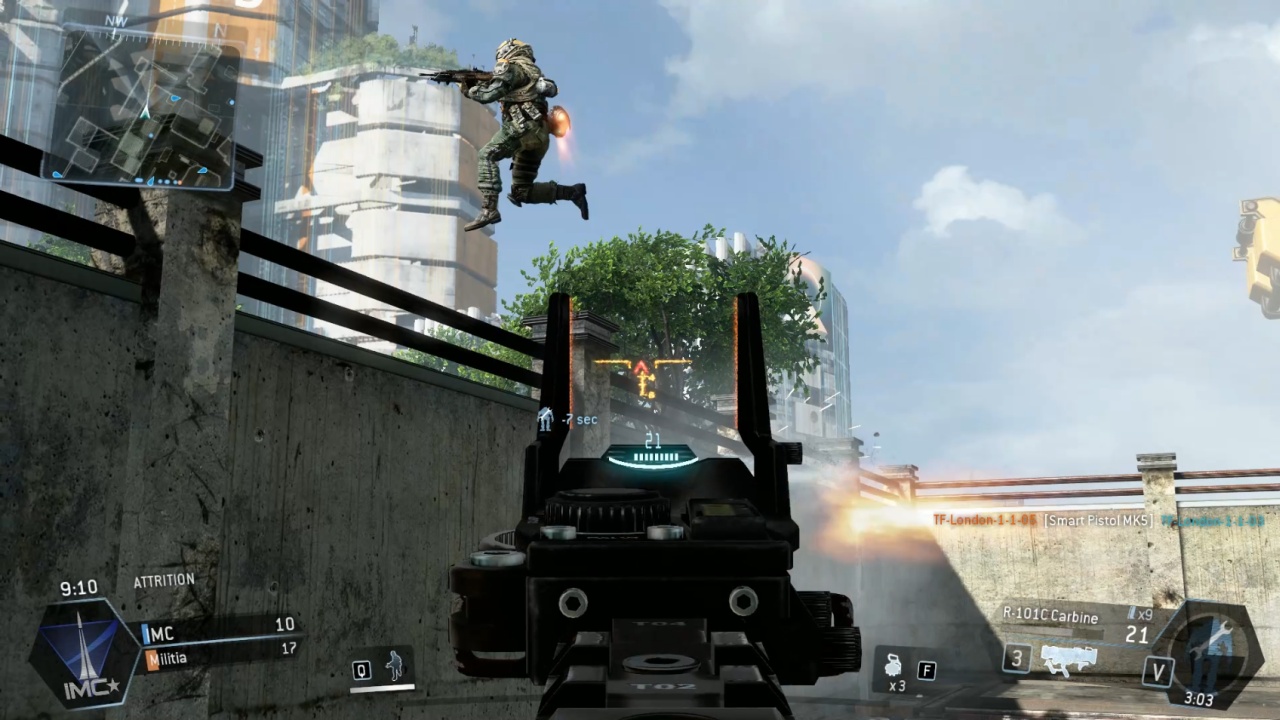Toggle the Q key tactical ability binding
The width and height of the screenshot is (1280, 720).
(361, 670)
